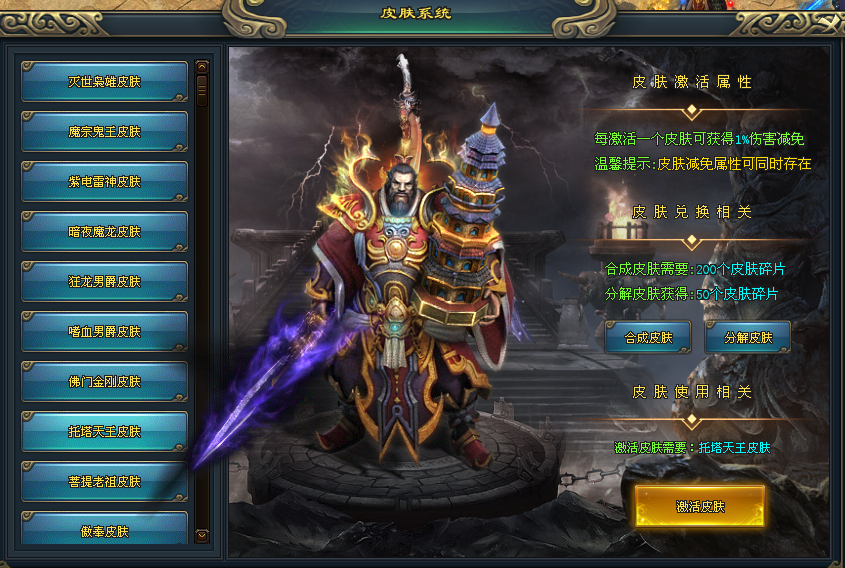View the 菩提老祖皮肤 skin entry

click(104, 482)
